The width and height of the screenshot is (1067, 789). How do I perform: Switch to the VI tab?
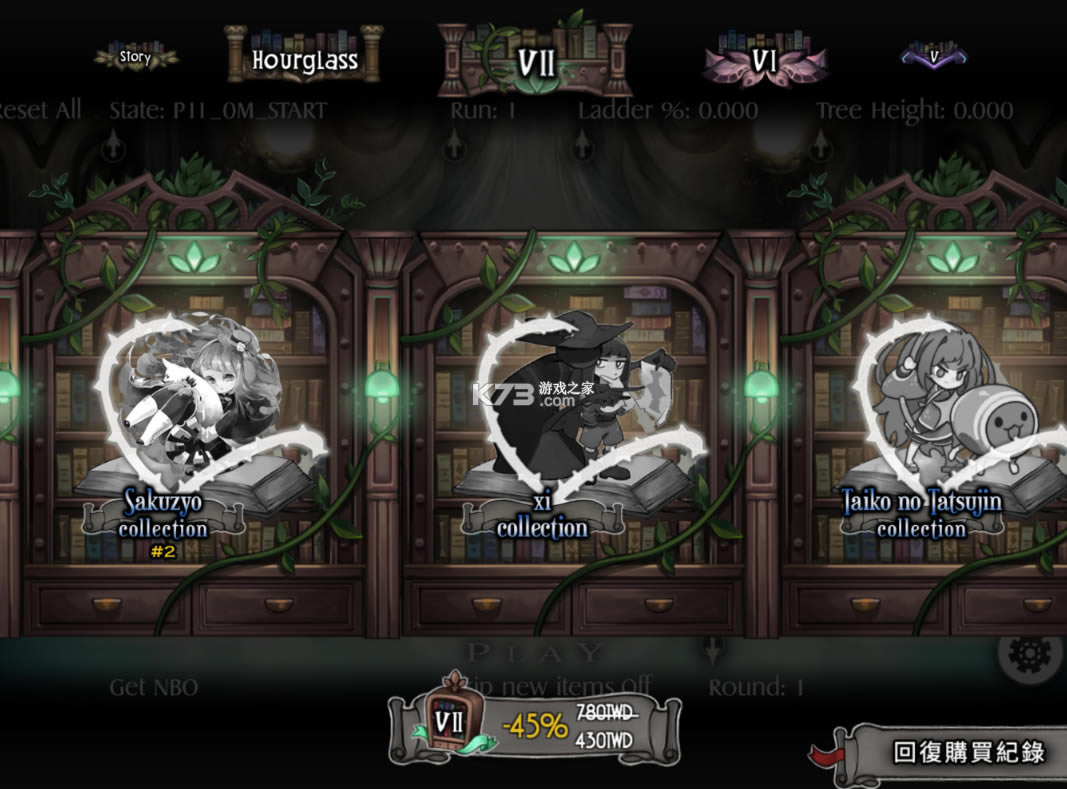click(764, 61)
